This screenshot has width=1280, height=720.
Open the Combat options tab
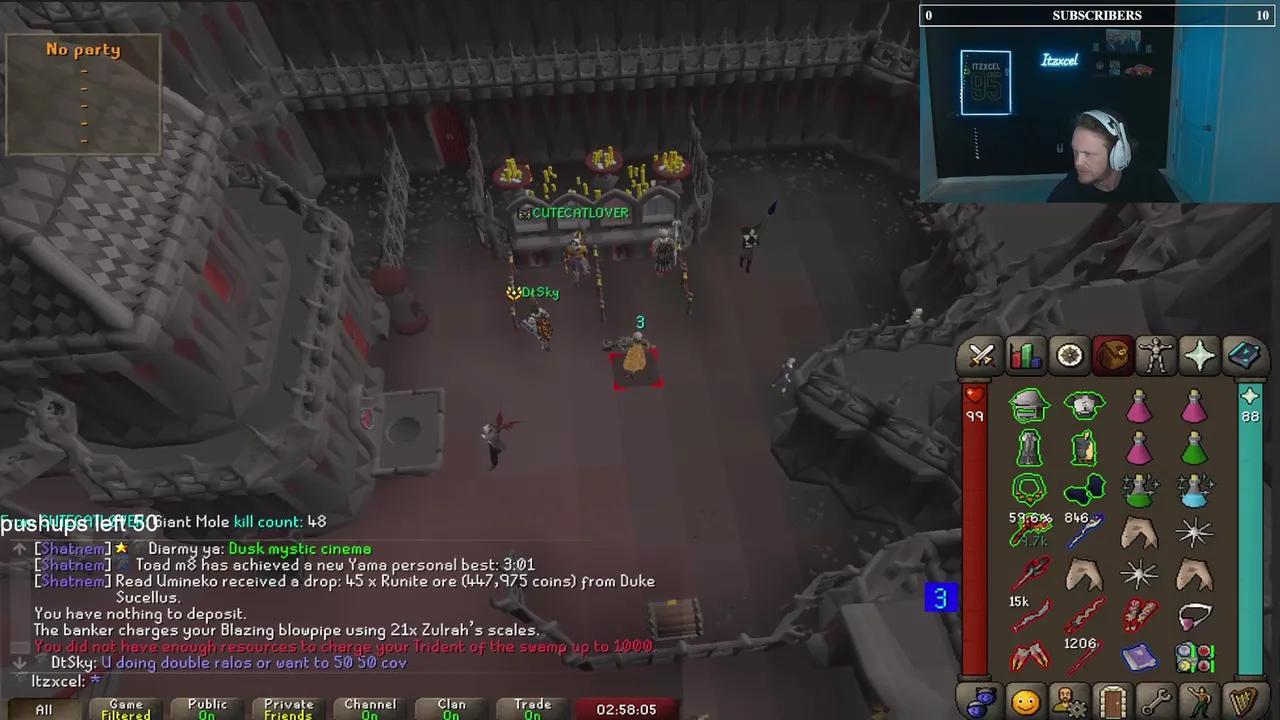click(980, 355)
